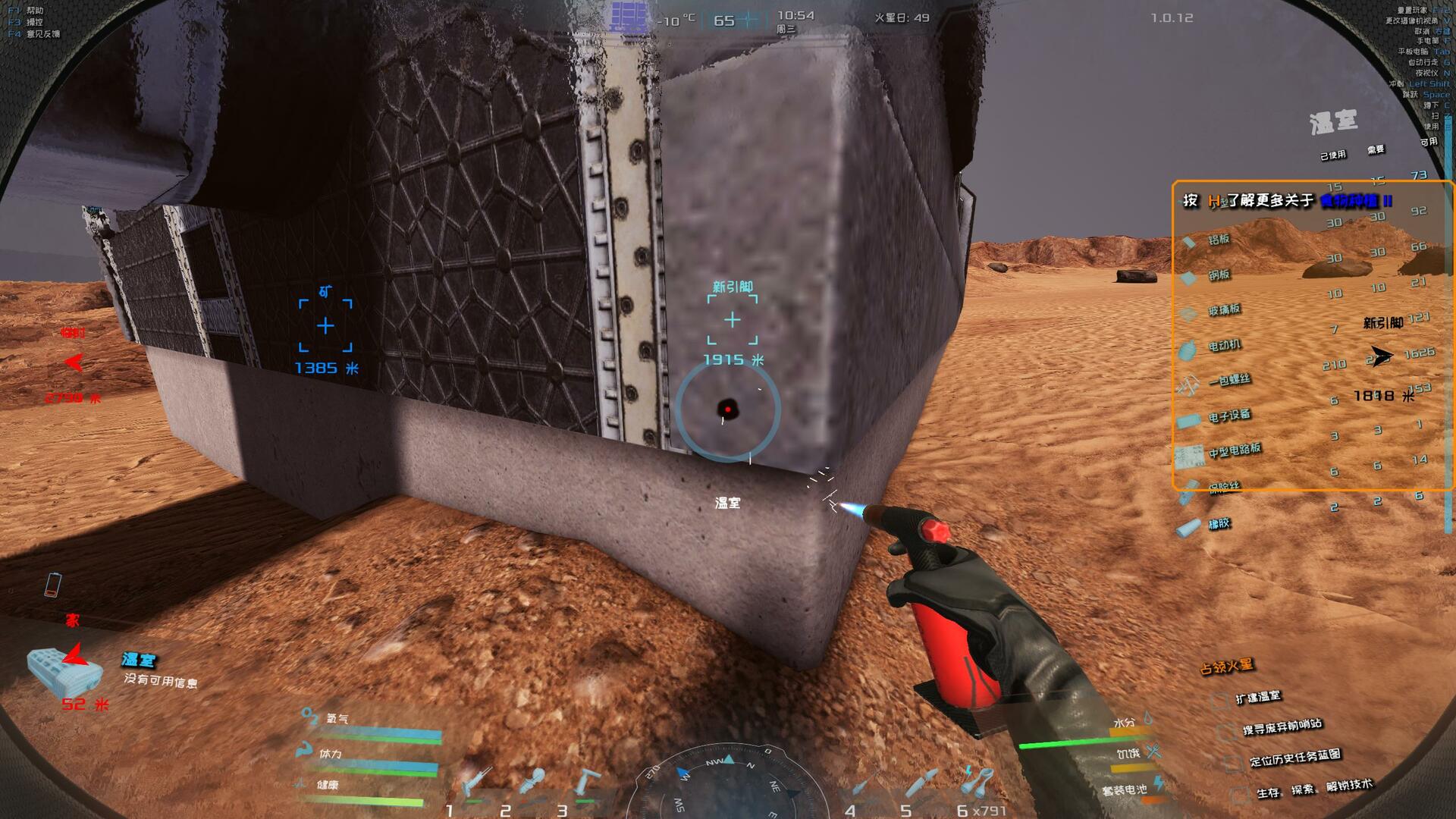Select the 生存、探索、解锁技术 objective
This screenshot has width=1456, height=819.
(1313, 789)
